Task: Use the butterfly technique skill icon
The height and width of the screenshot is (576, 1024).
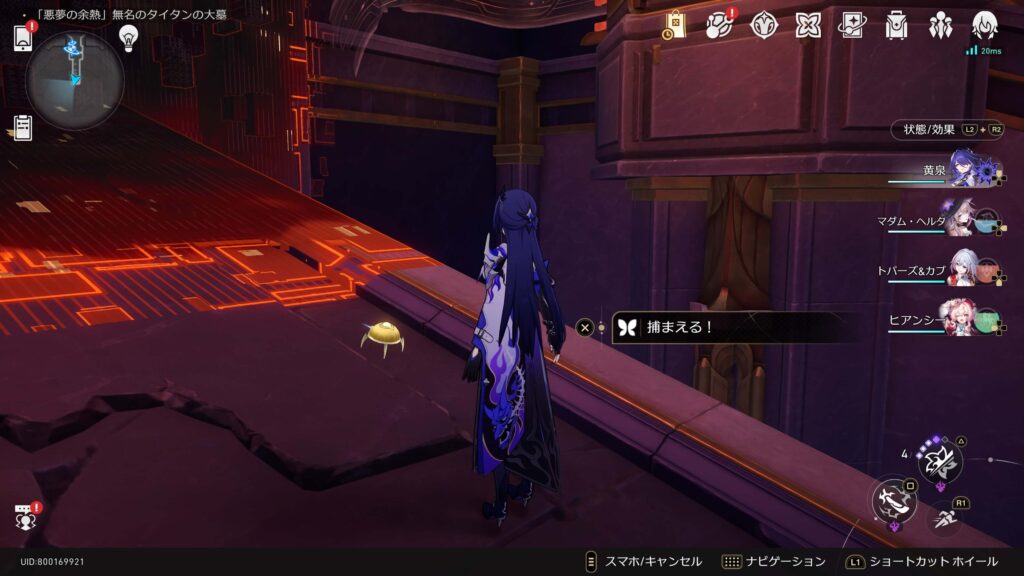Action: pyautogui.click(x=940, y=461)
